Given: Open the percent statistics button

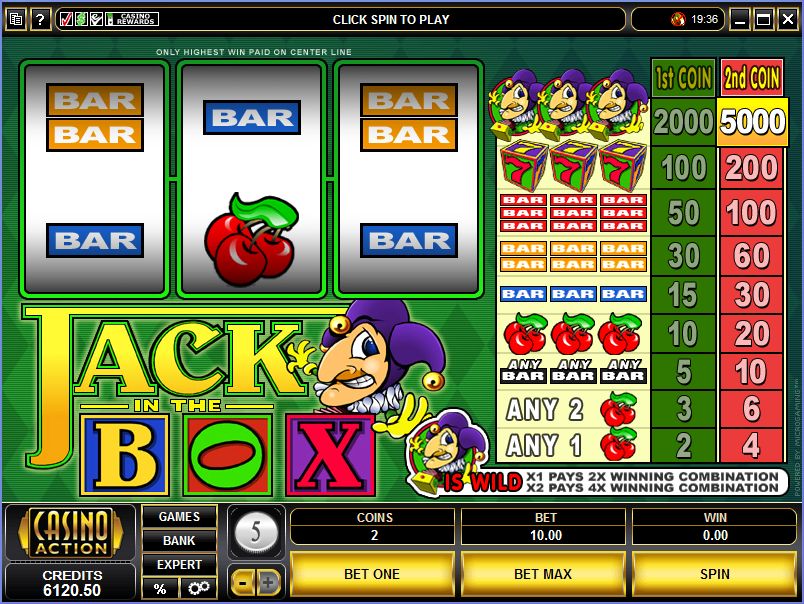Looking at the screenshot, I should click(x=159, y=588).
